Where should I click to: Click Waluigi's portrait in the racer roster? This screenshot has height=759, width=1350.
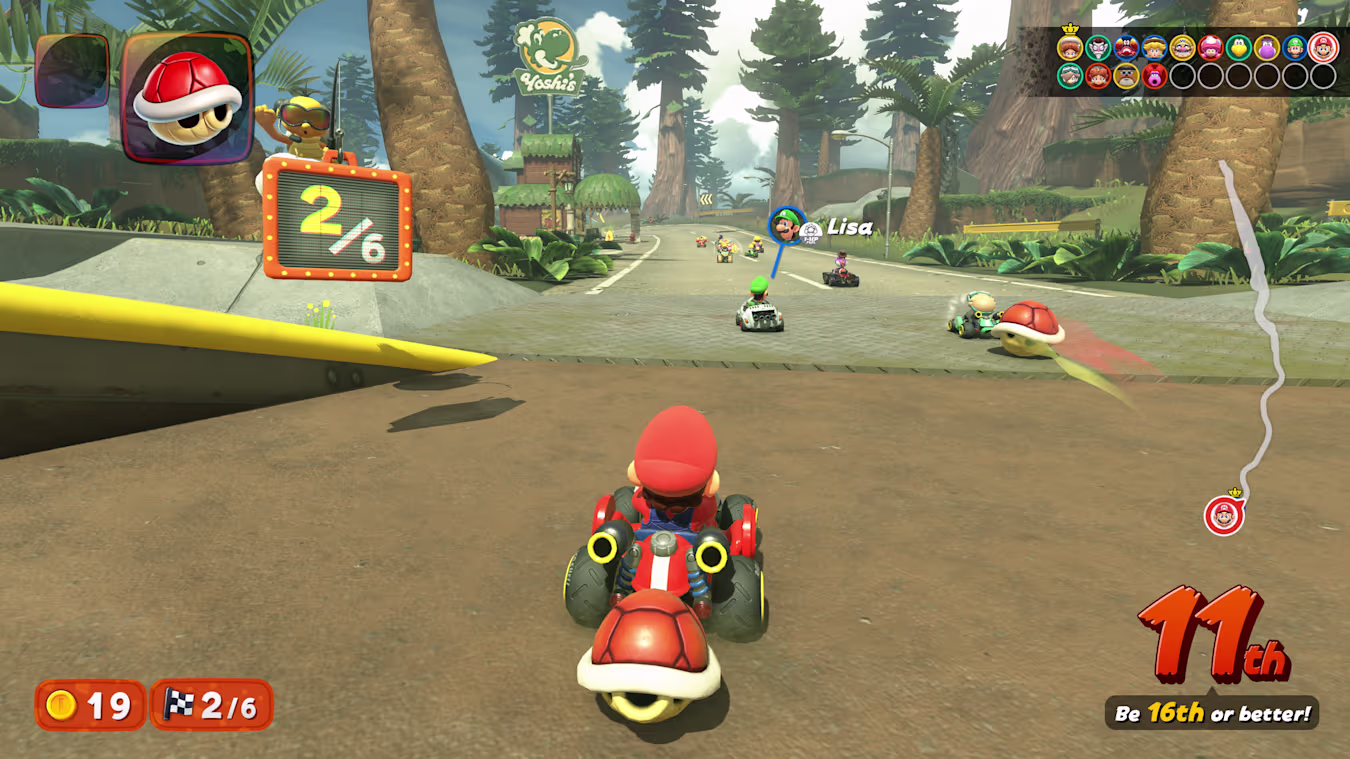(1098, 47)
